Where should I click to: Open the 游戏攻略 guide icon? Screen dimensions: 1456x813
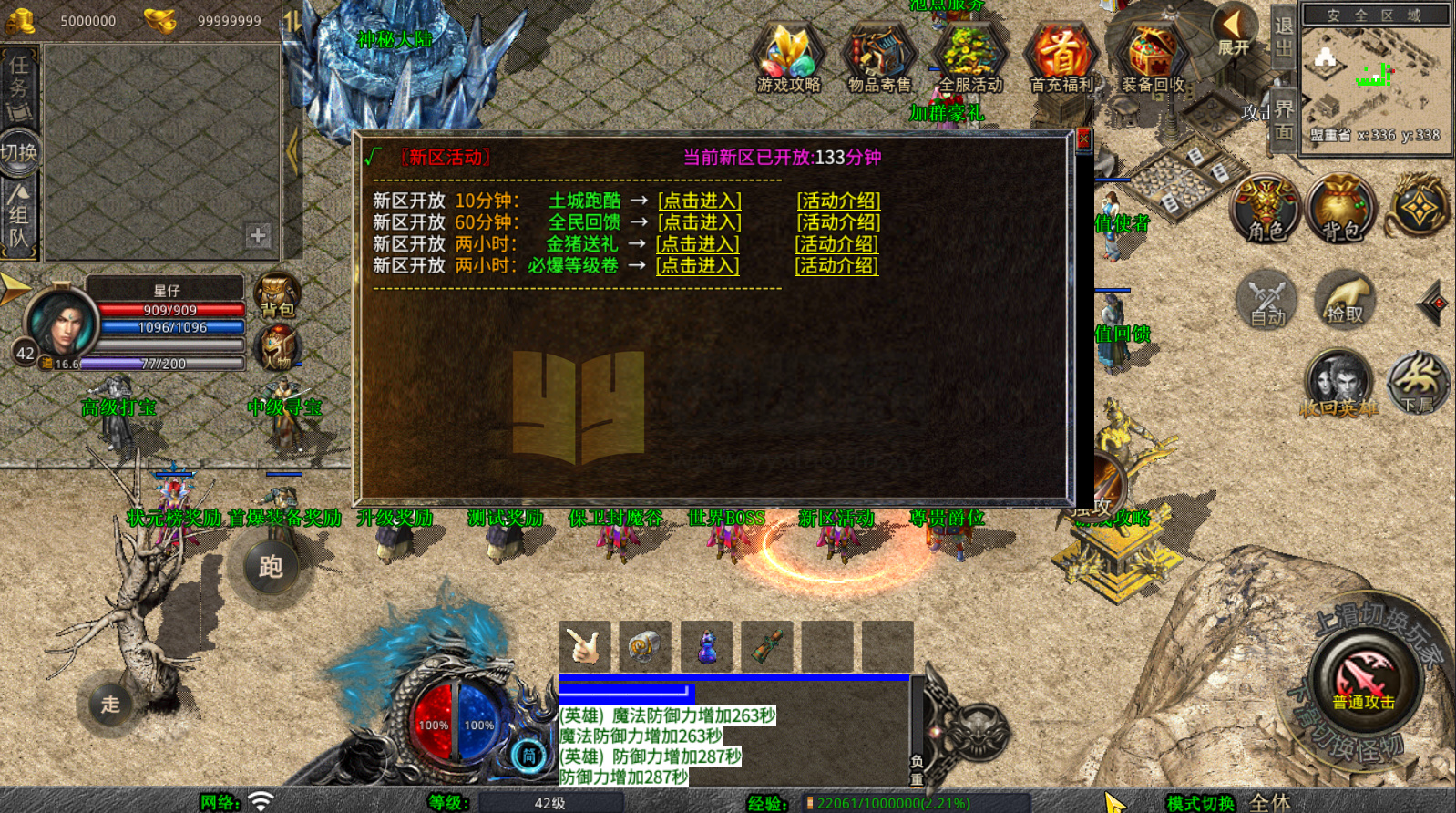click(x=789, y=58)
